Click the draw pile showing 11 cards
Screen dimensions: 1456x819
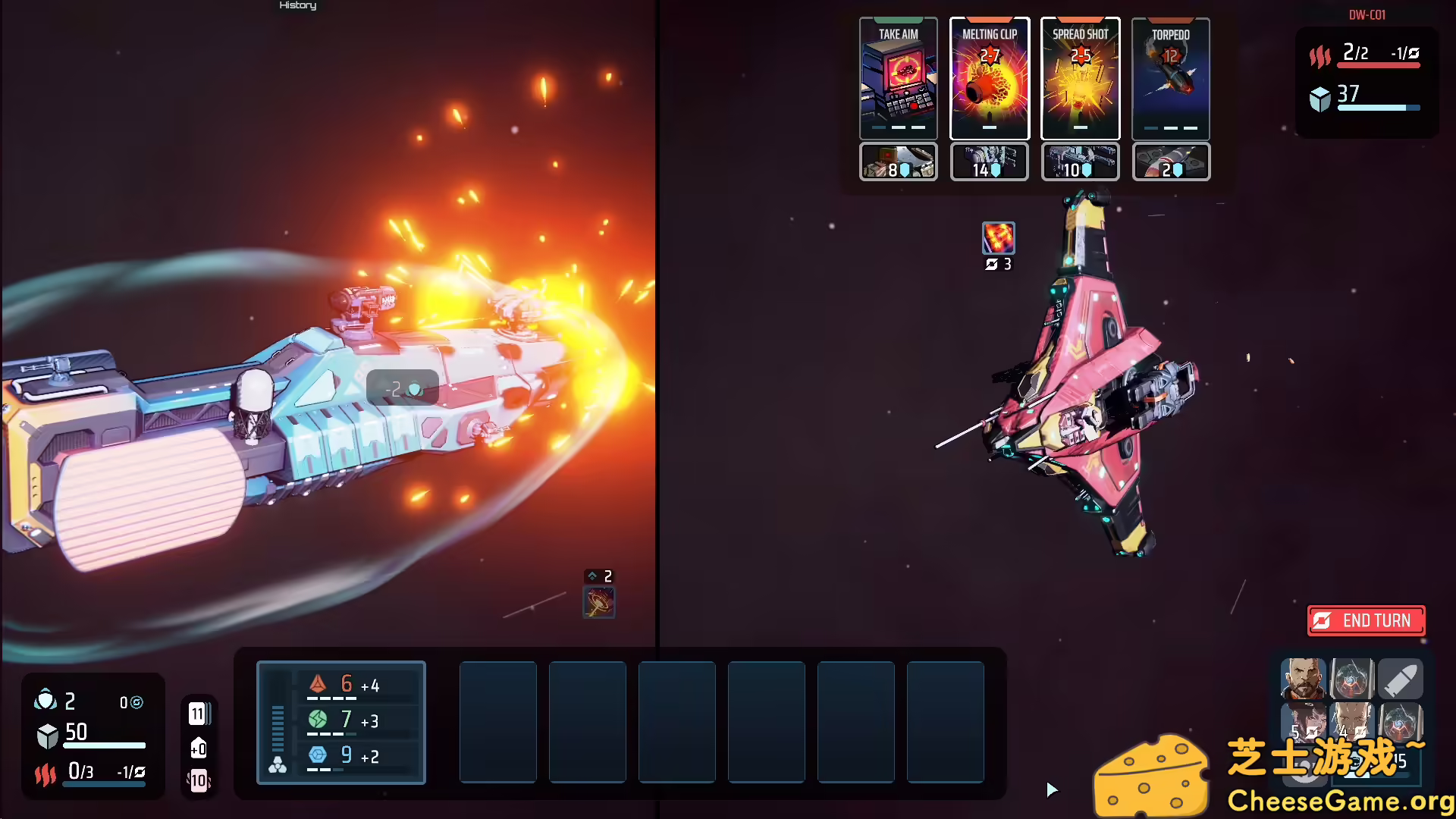(x=198, y=713)
